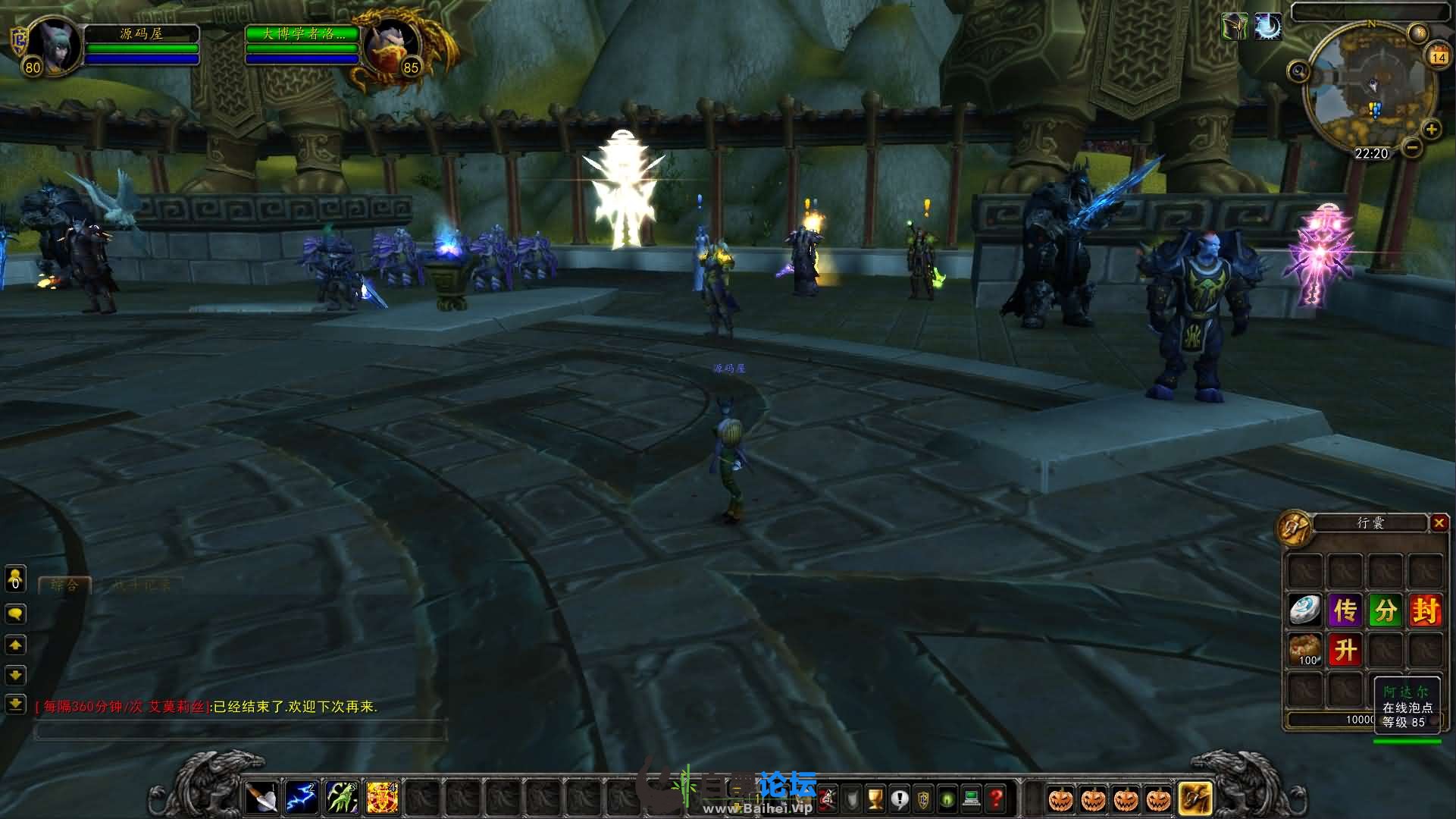Viewport: 1456px width, 819px height.
Task: Toggle the minimap tracking magnifier button
Action: click(1298, 72)
